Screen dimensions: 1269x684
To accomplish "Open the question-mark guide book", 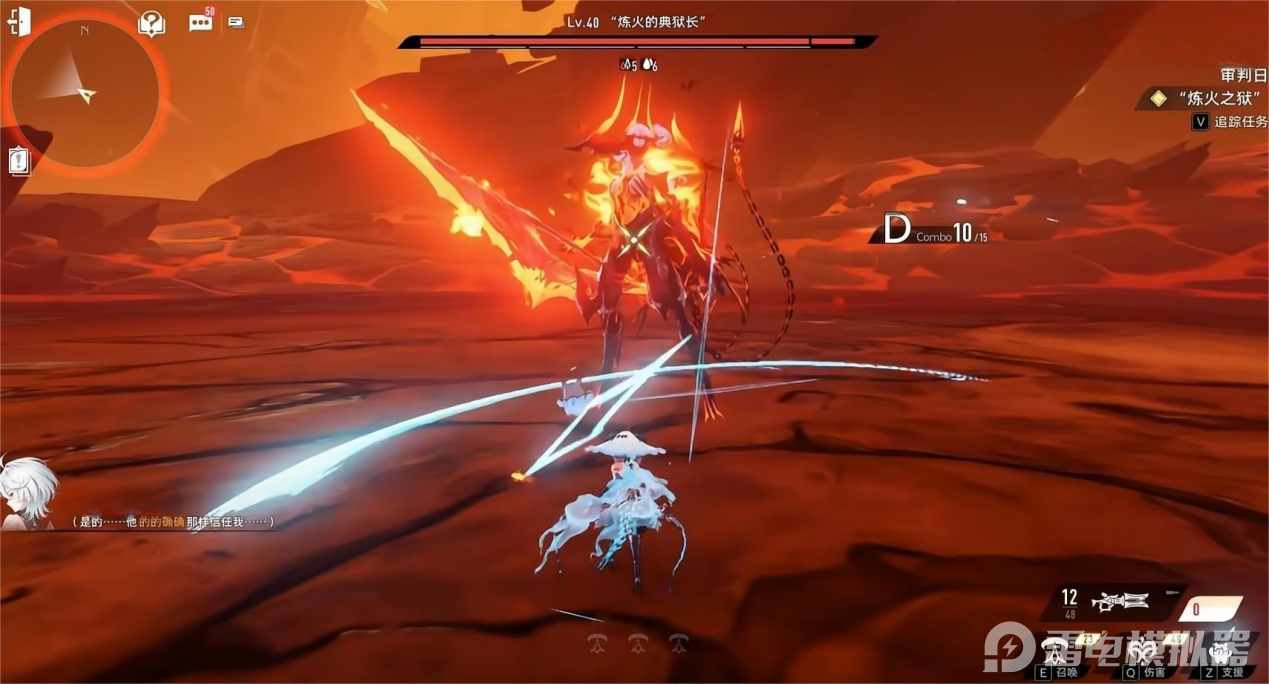I will (152, 23).
